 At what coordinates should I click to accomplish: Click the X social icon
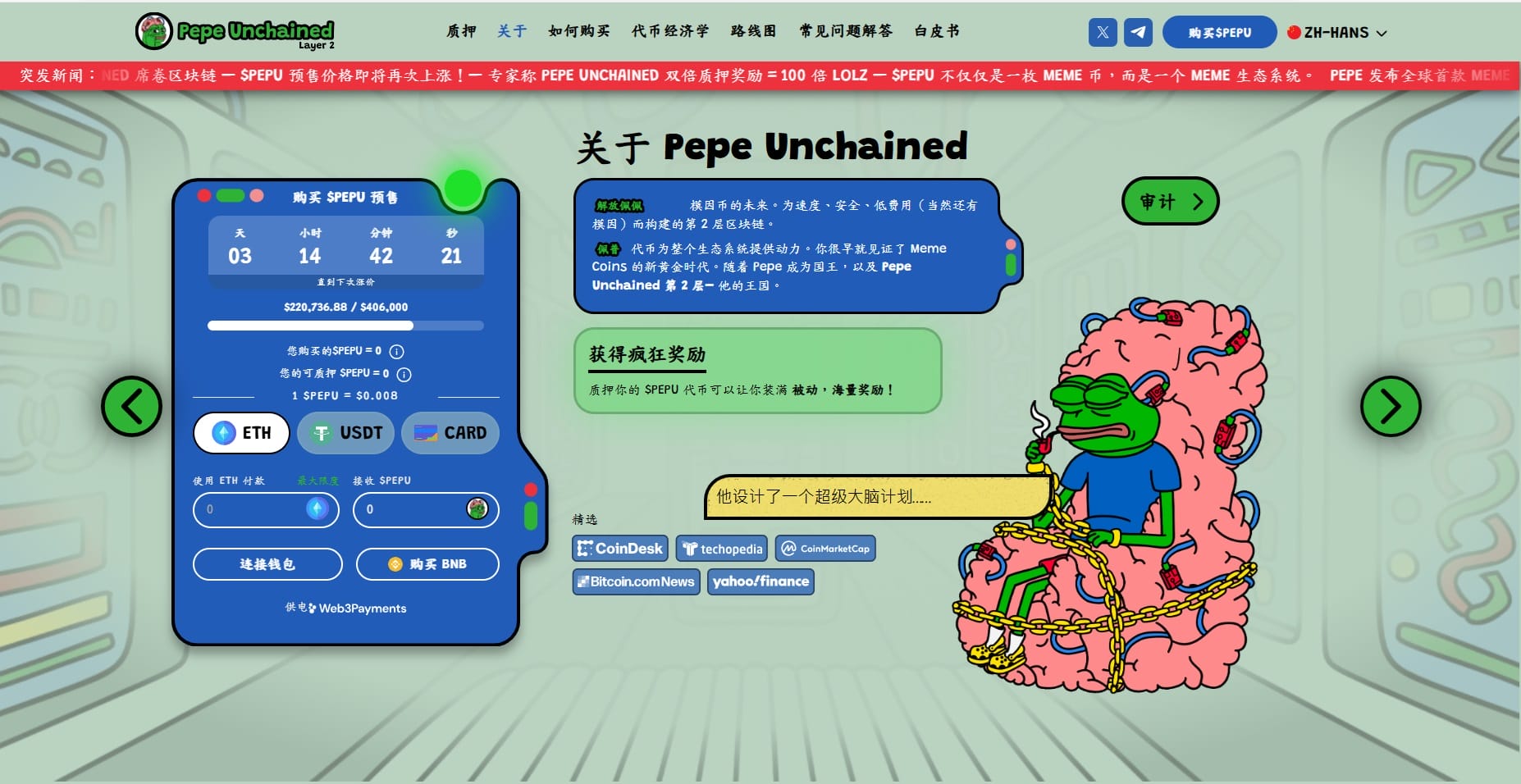(1103, 33)
